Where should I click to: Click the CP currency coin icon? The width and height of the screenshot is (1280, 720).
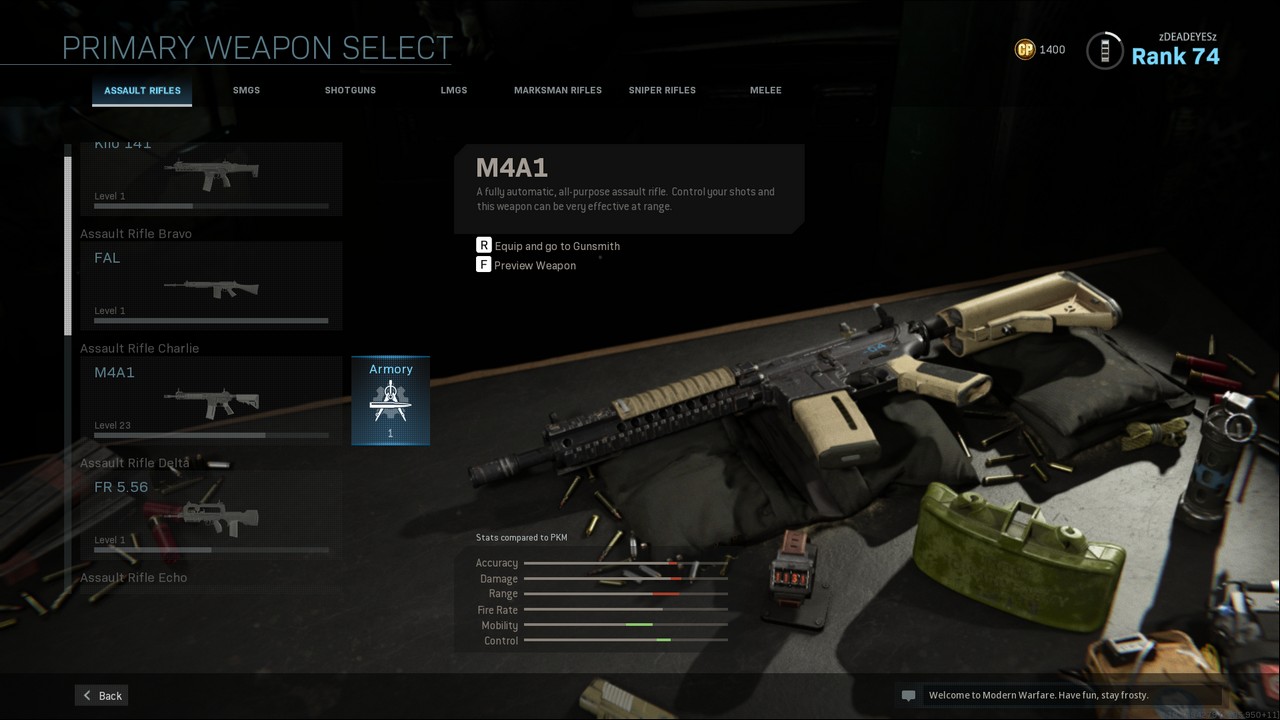pyautogui.click(x=1024, y=48)
